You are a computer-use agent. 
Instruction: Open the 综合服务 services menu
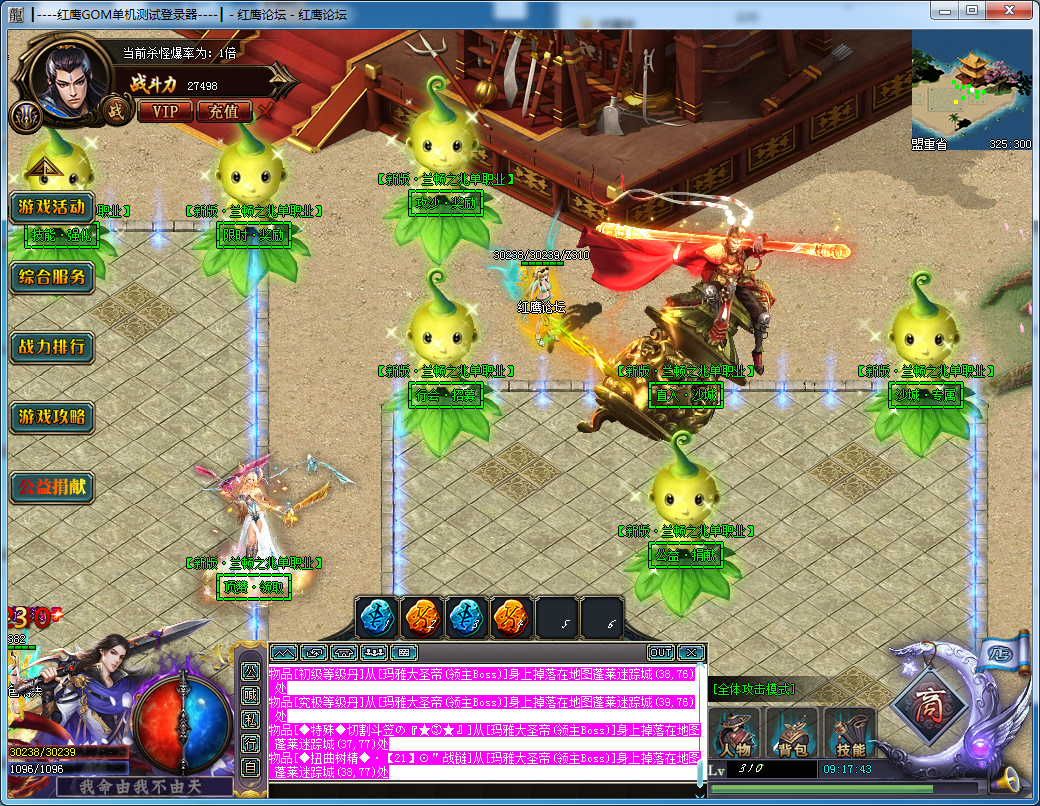[52, 277]
